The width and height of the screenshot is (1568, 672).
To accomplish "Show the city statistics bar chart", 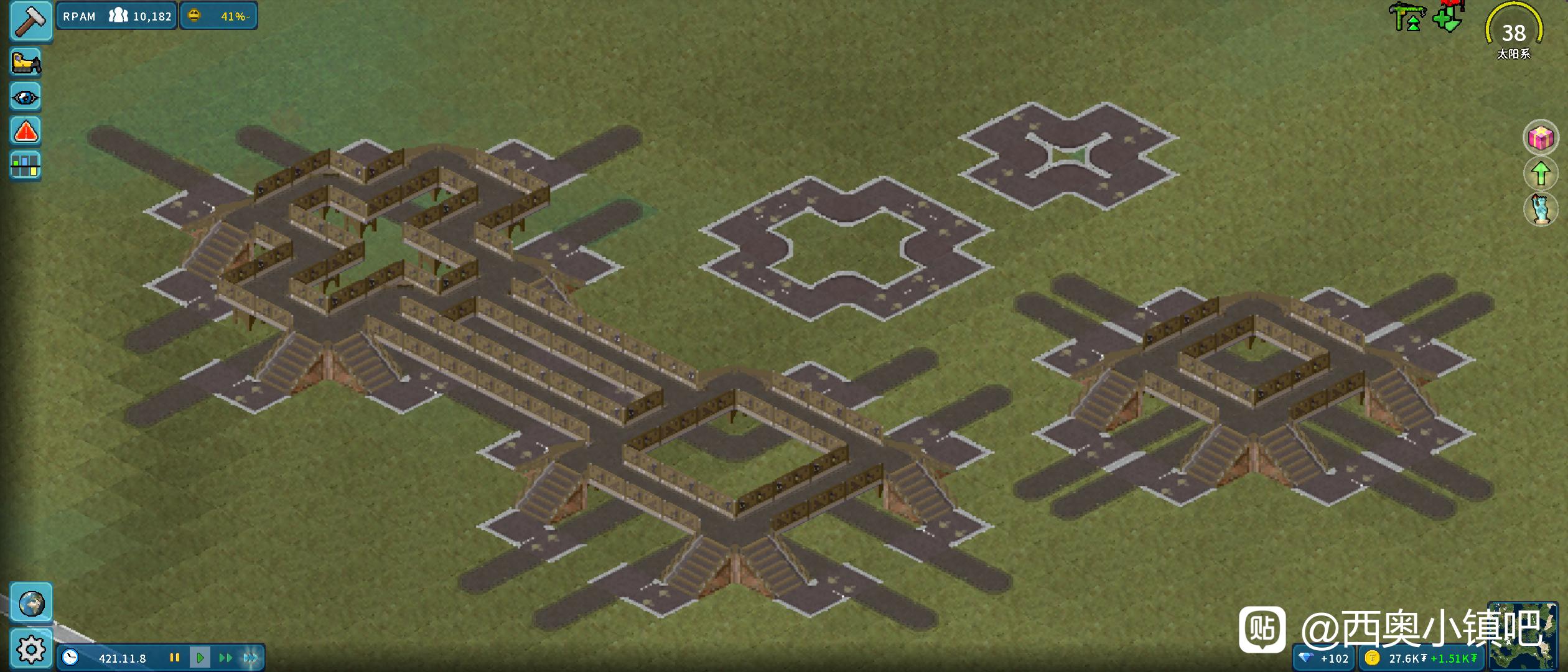I will tap(26, 166).
